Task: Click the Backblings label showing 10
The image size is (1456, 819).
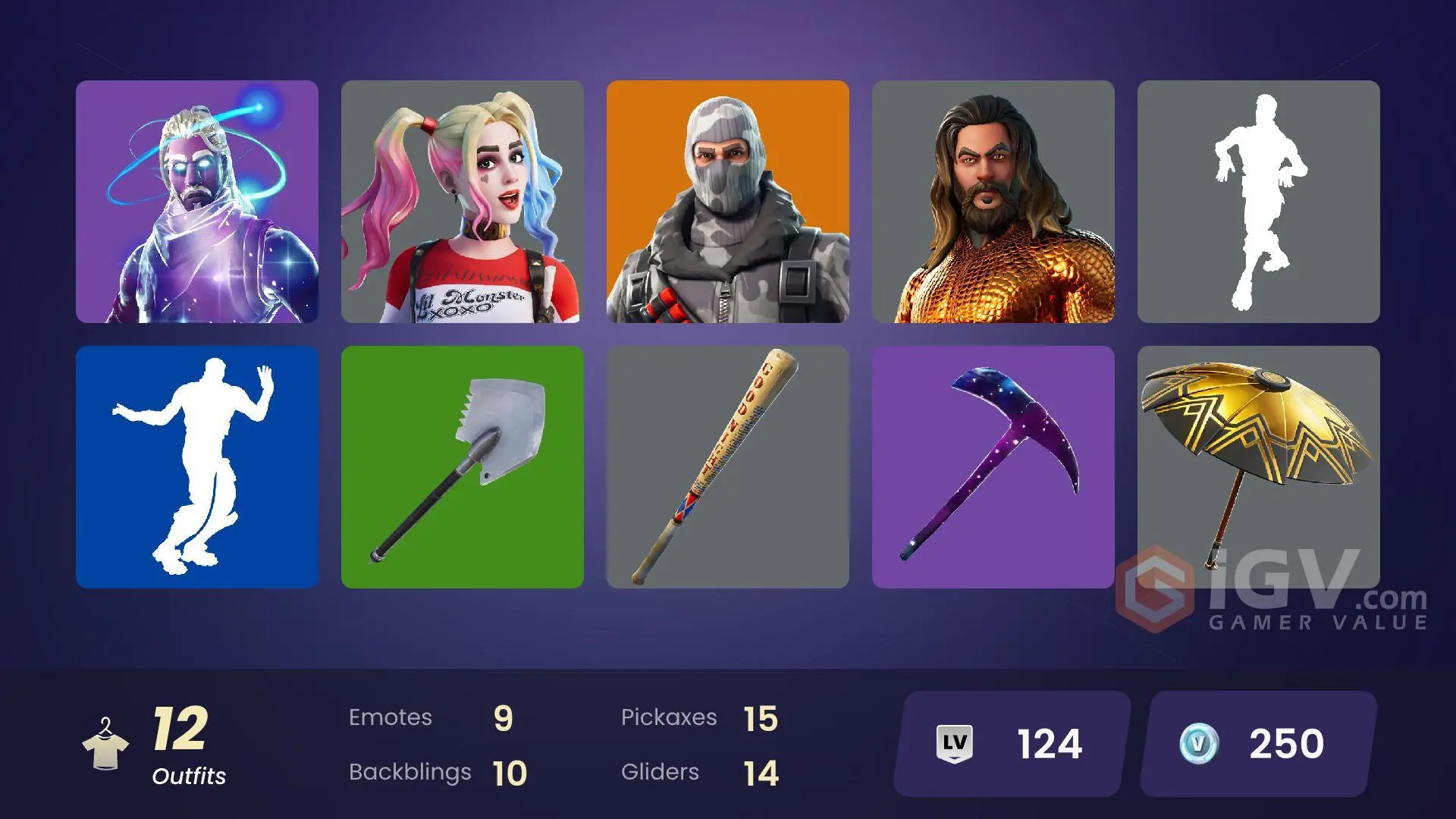Action: coord(432,772)
